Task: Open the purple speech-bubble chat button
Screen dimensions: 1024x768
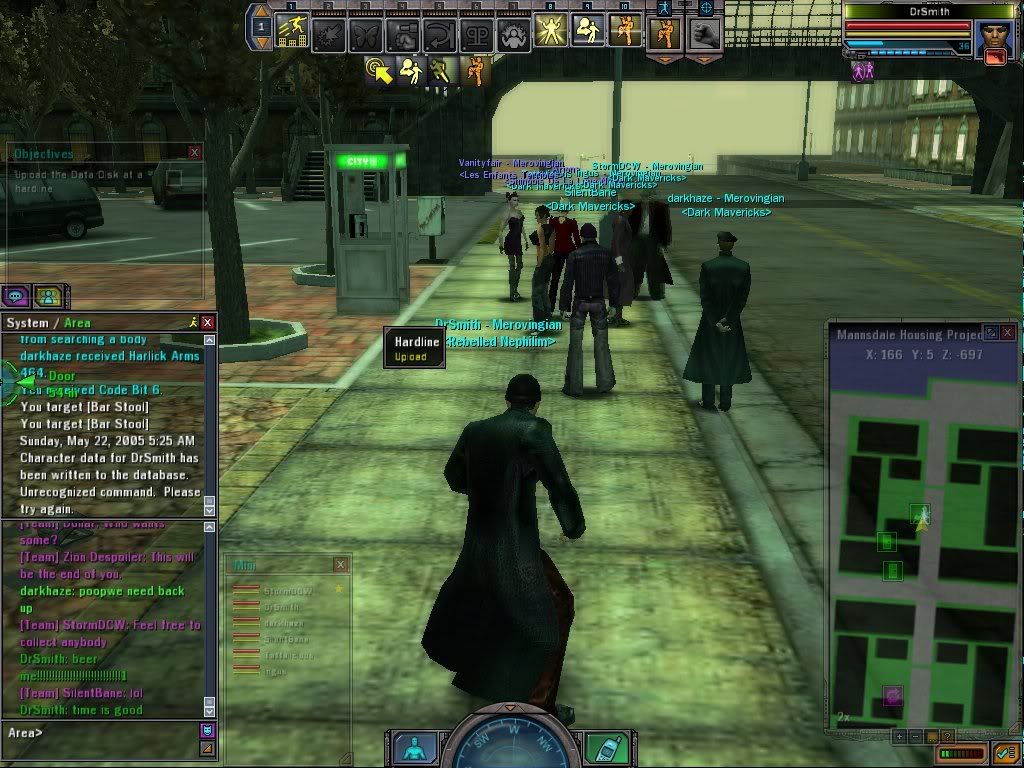Action: click(x=15, y=296)
